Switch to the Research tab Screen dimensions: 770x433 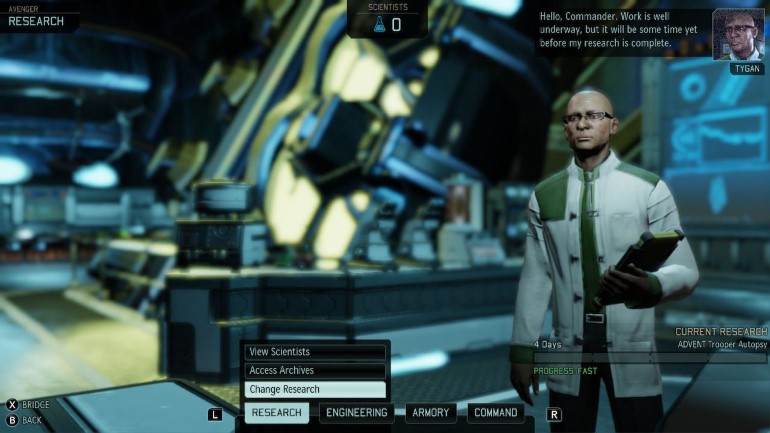(277, 413)
